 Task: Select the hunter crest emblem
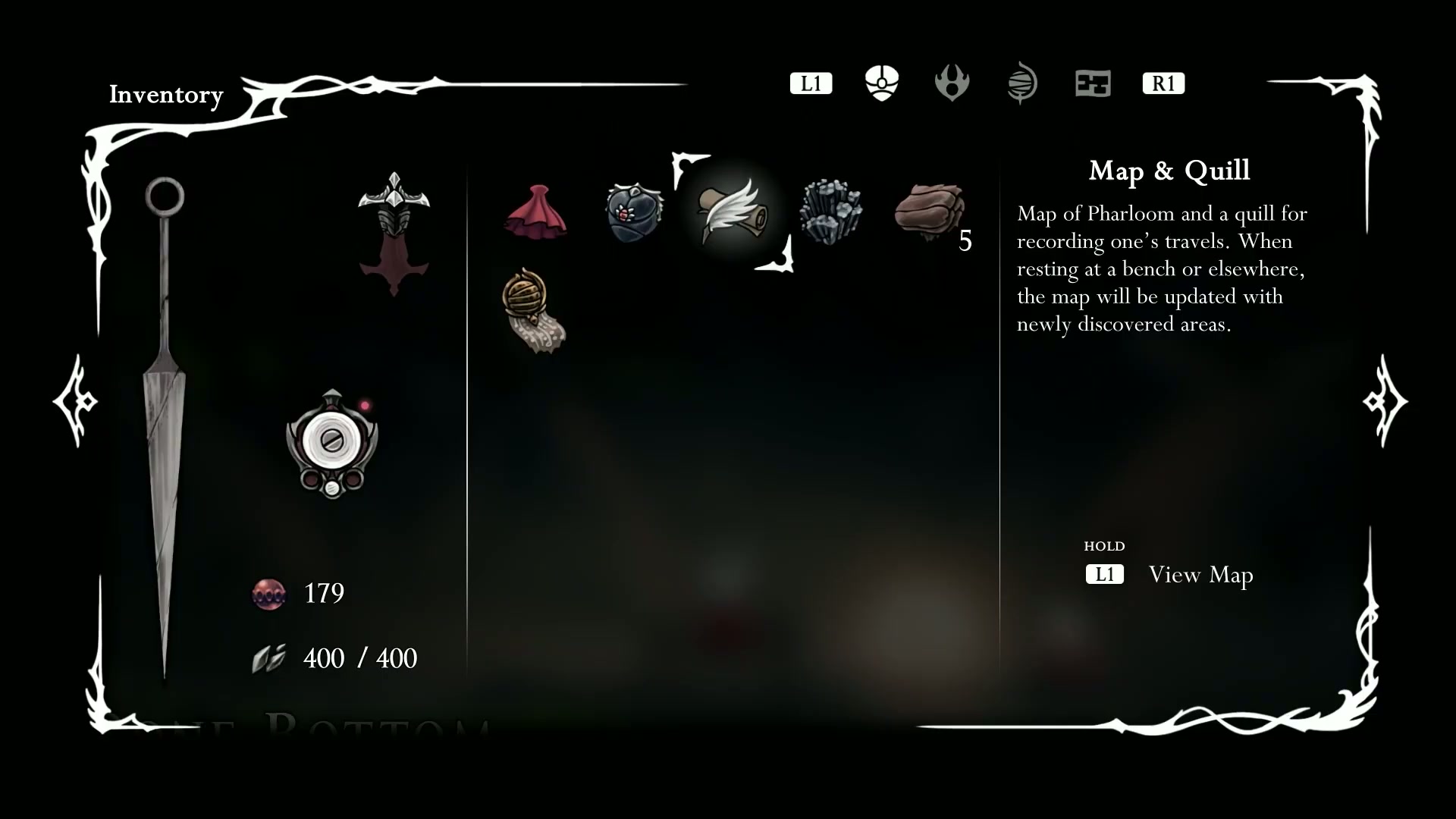tap(394, 232)
